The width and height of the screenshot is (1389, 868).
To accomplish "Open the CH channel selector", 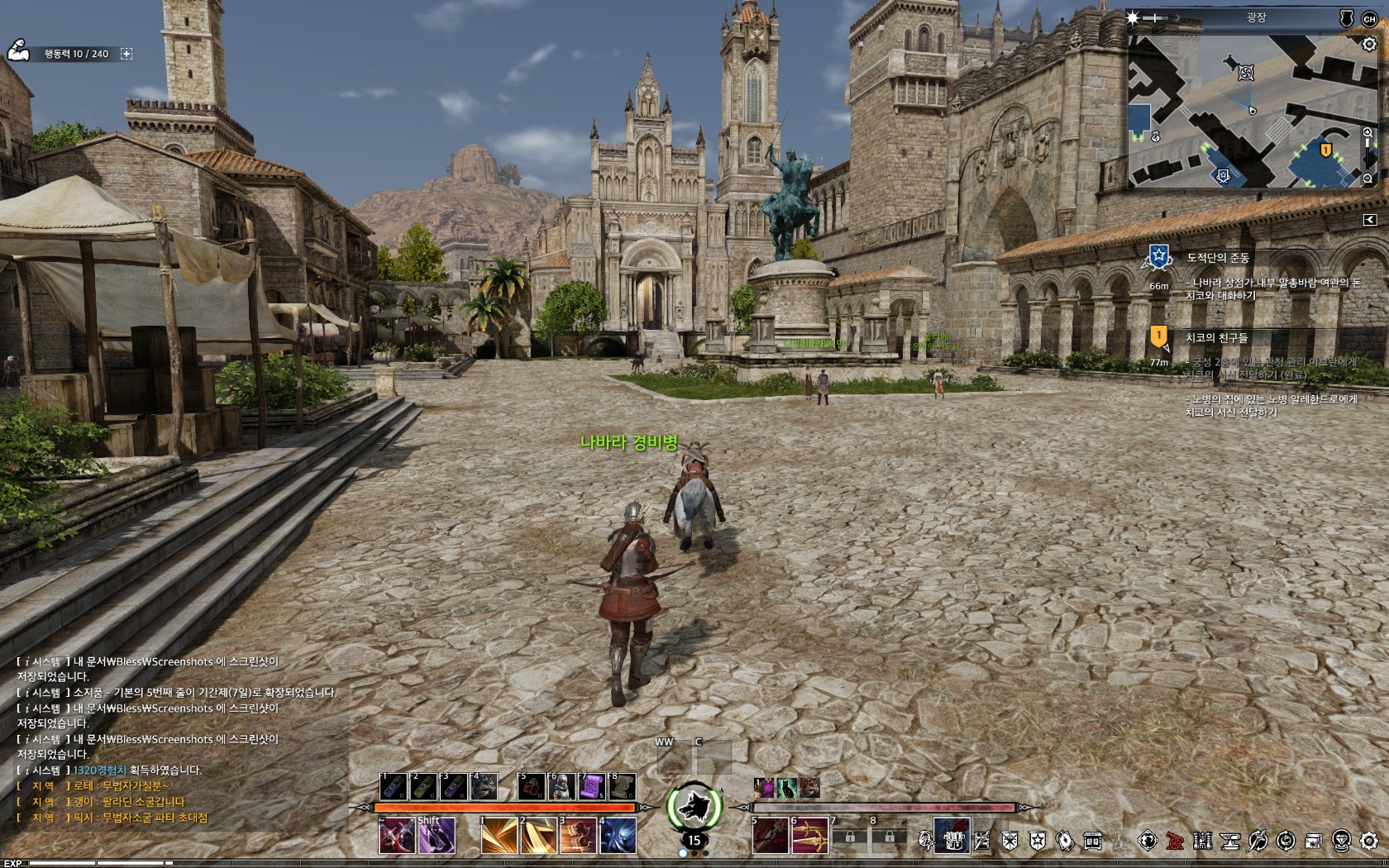I will tap(1369, 18).
